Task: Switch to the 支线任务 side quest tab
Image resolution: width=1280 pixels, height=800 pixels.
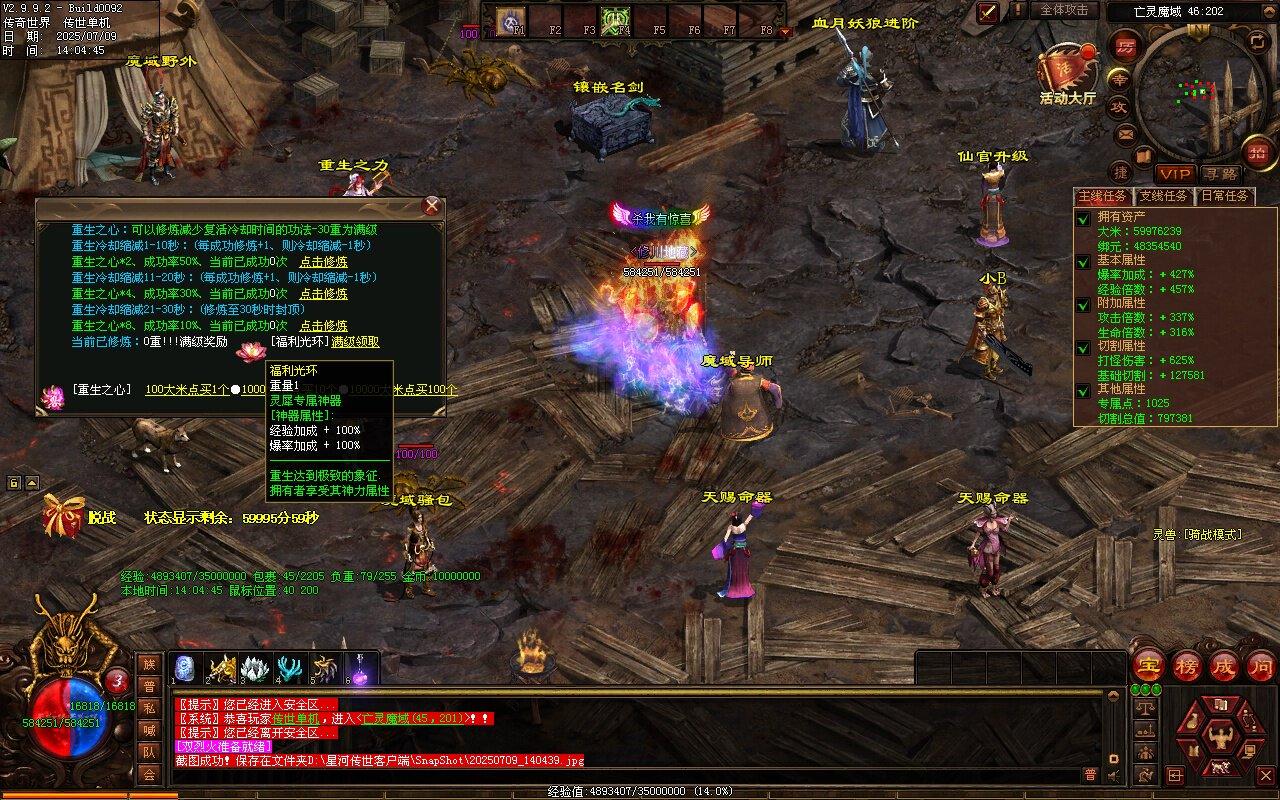Action: click(1163, 196)
